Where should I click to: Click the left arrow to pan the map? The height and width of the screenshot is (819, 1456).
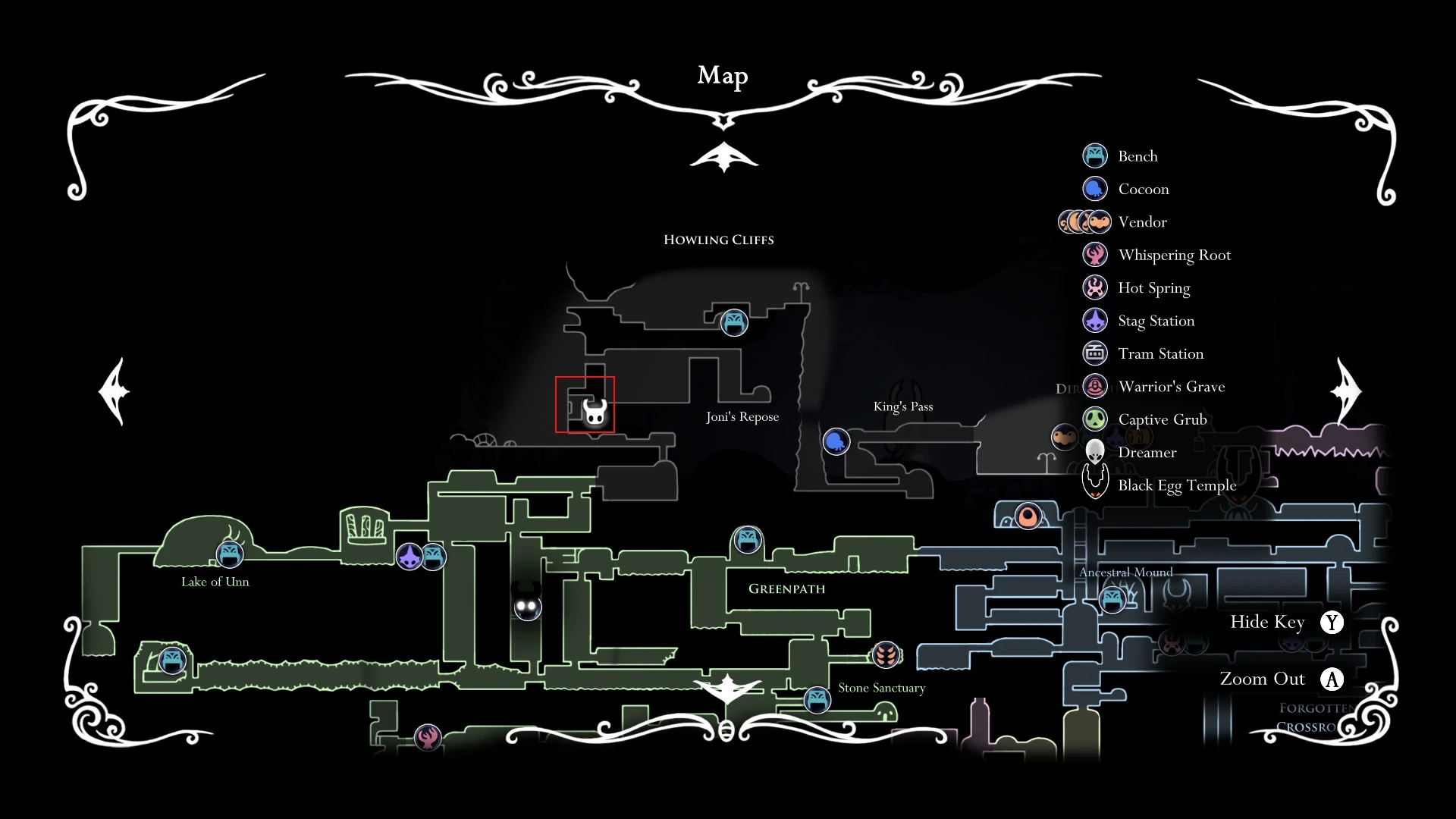(115, 391)
